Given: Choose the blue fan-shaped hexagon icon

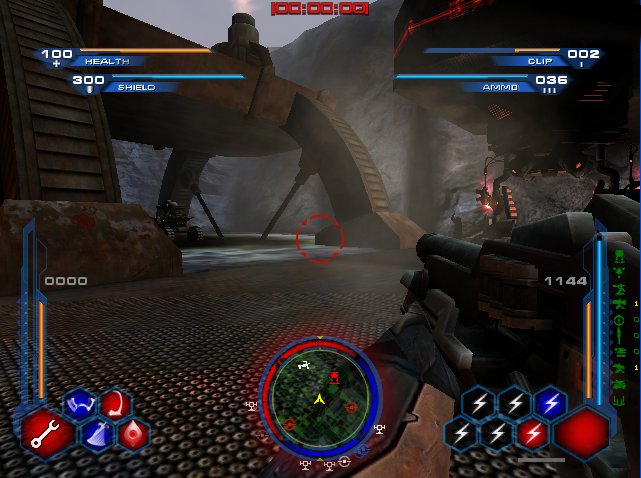Looking at the screenshot, I should [x=97, y=433].
